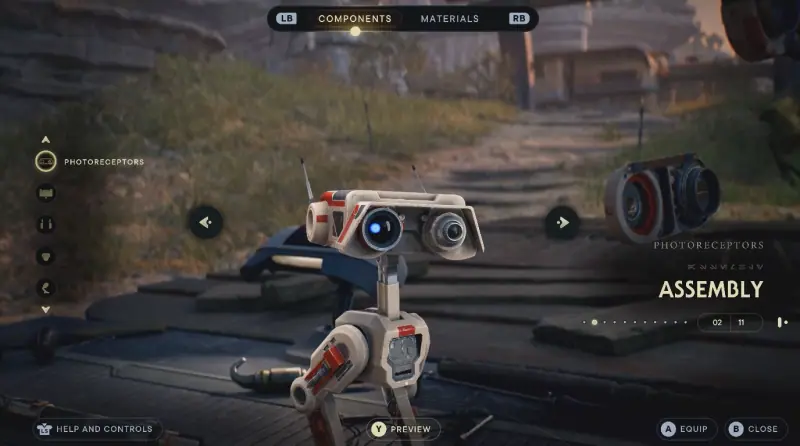Select the twin-legs component category icon

click(46, 225)
